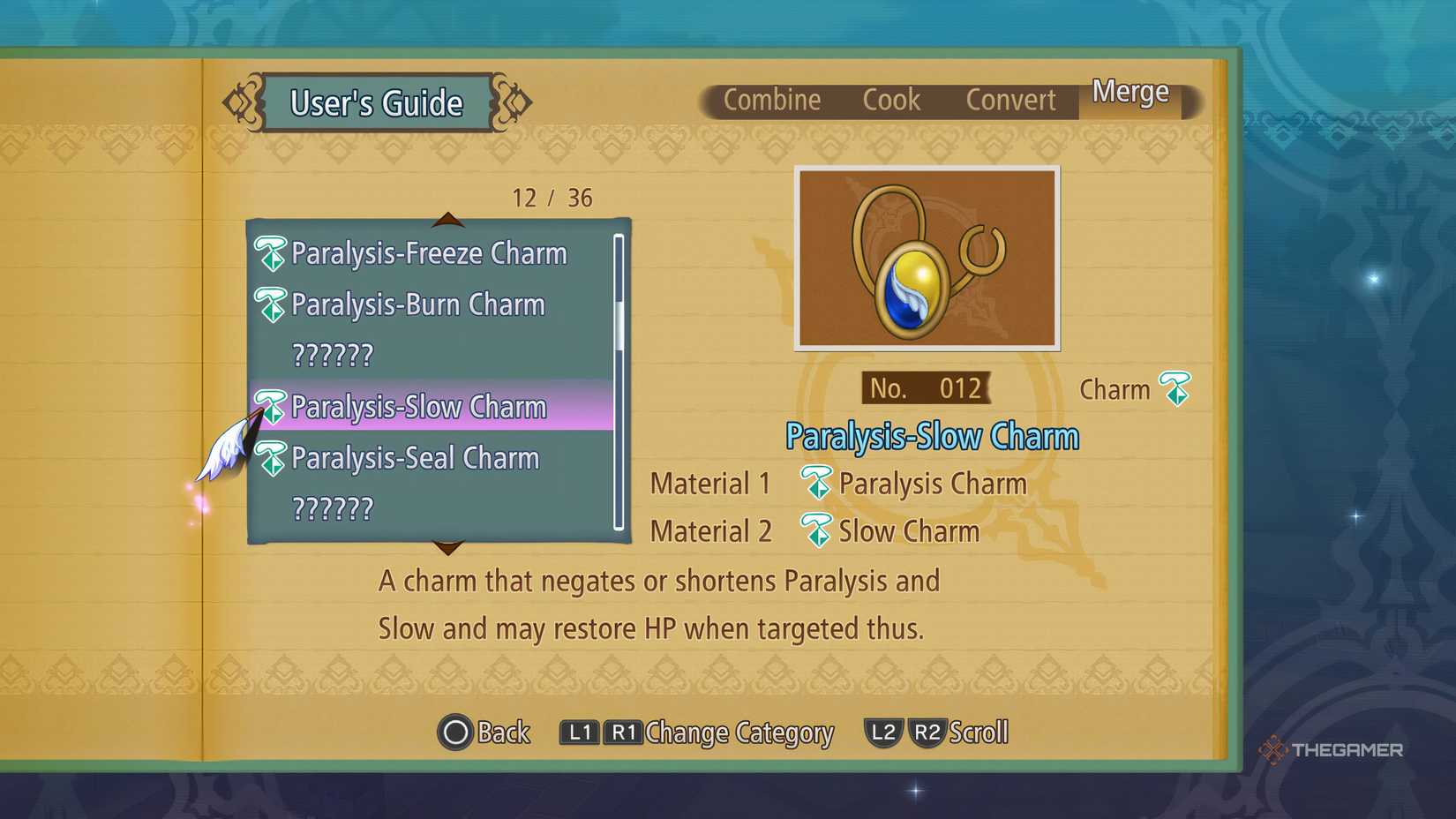Viewport: 1456px width, 819px height.
Task: Click the circle Back button icon
Action: [x=454, y=732]
